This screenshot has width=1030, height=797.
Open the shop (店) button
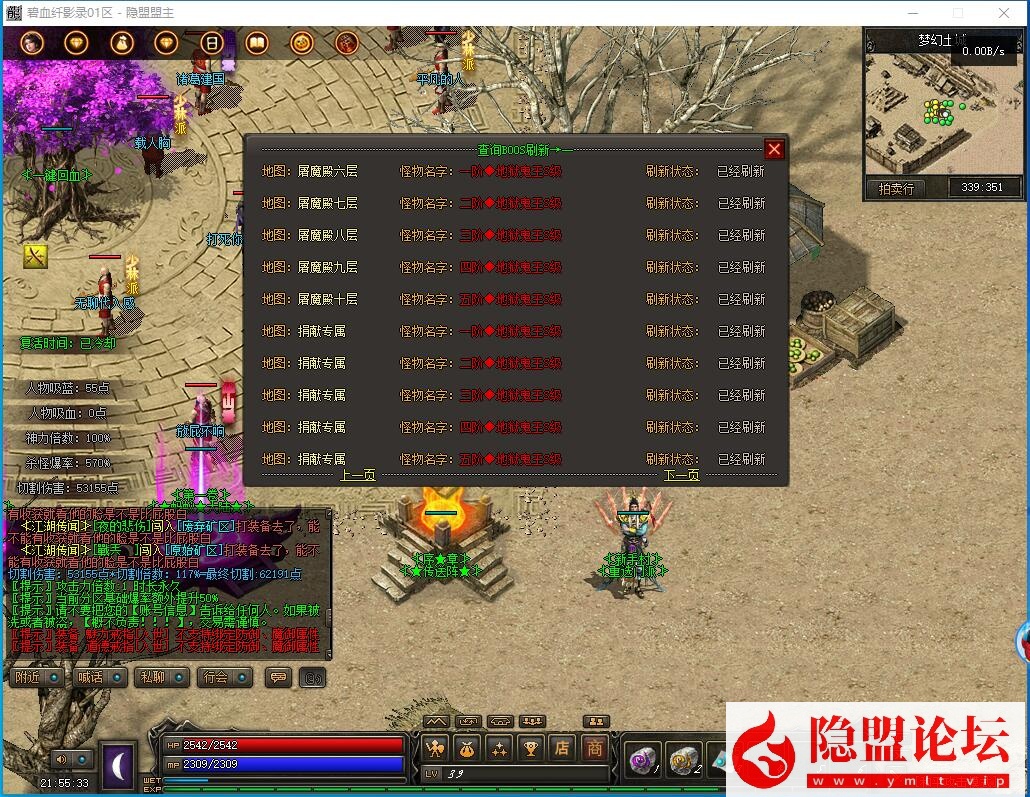563,747
